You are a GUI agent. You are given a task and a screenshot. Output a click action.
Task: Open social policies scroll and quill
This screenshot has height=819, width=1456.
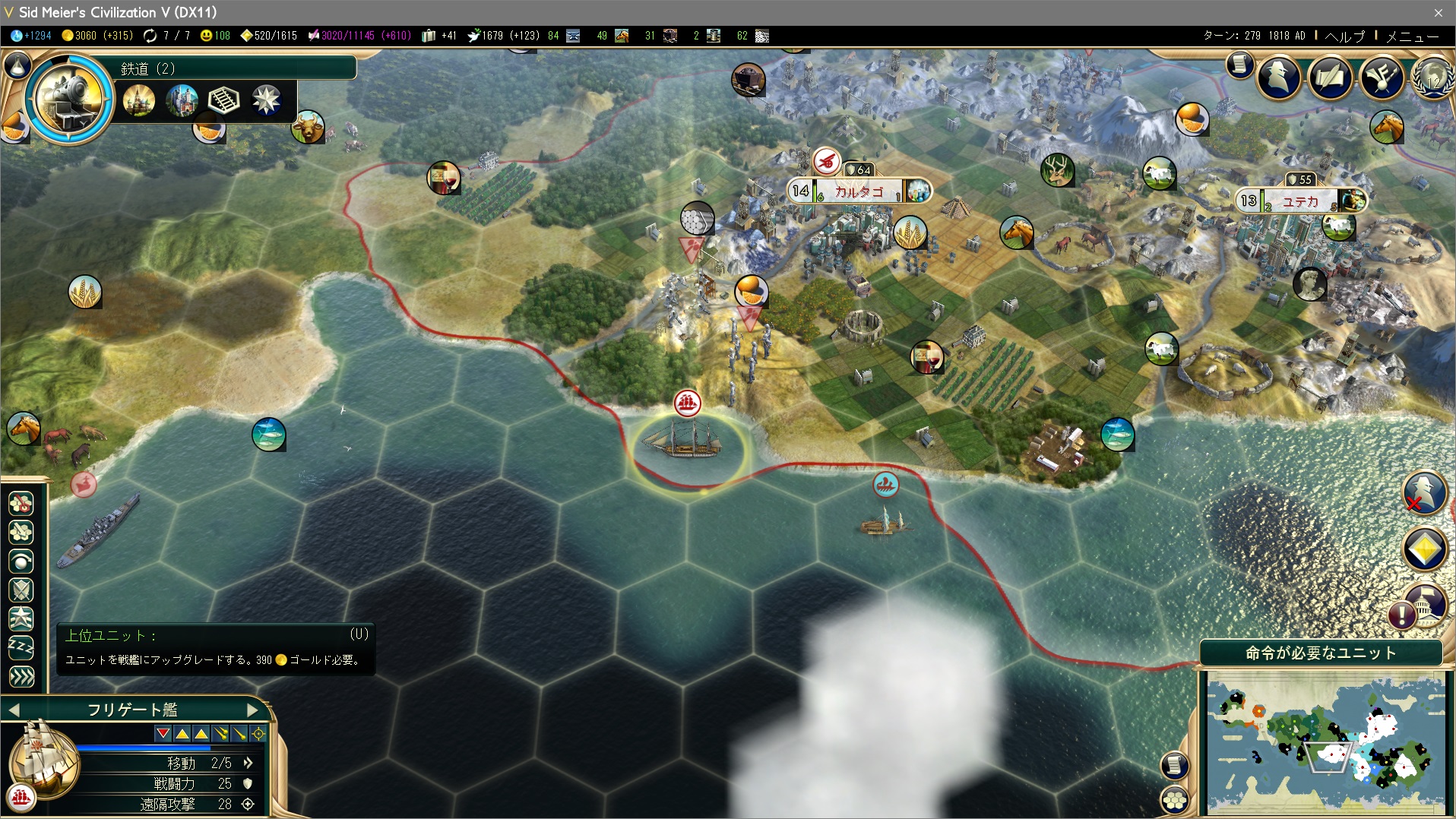1330,77
